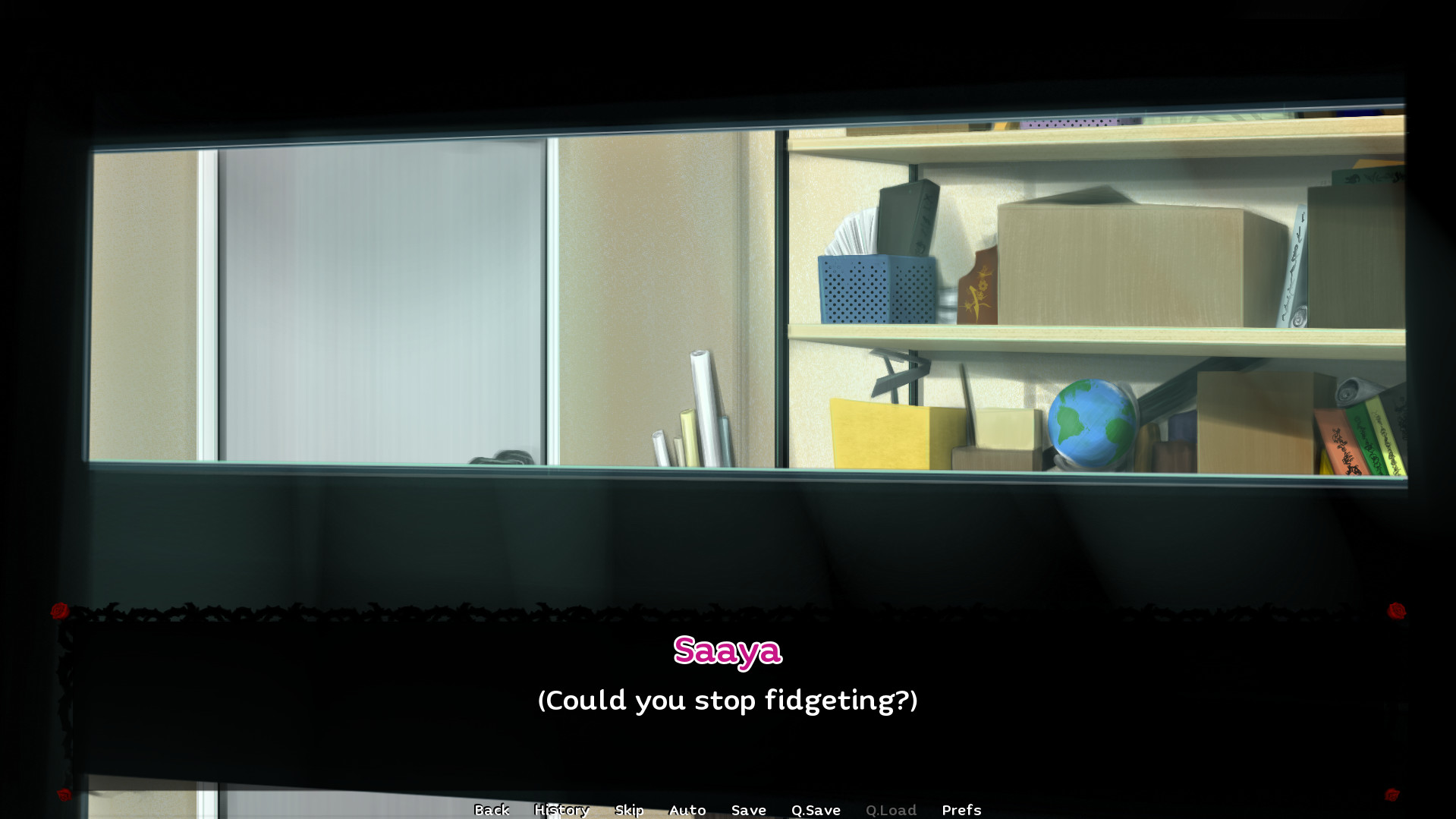The image size is (1456, 819).
Task: Advance dialogue by clicking the text window
Action: 728,701
